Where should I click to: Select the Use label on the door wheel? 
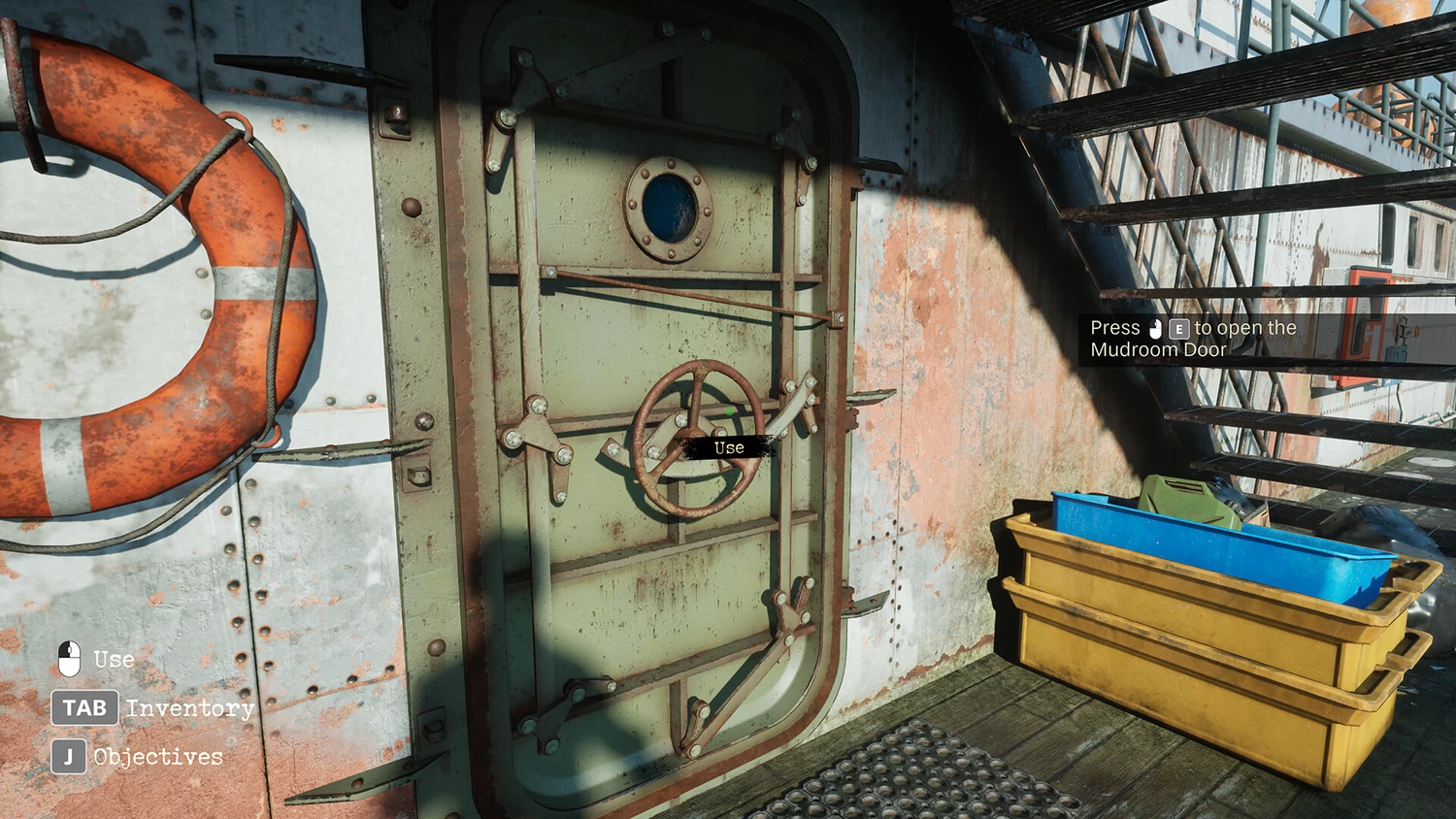[x=729, y=447]
